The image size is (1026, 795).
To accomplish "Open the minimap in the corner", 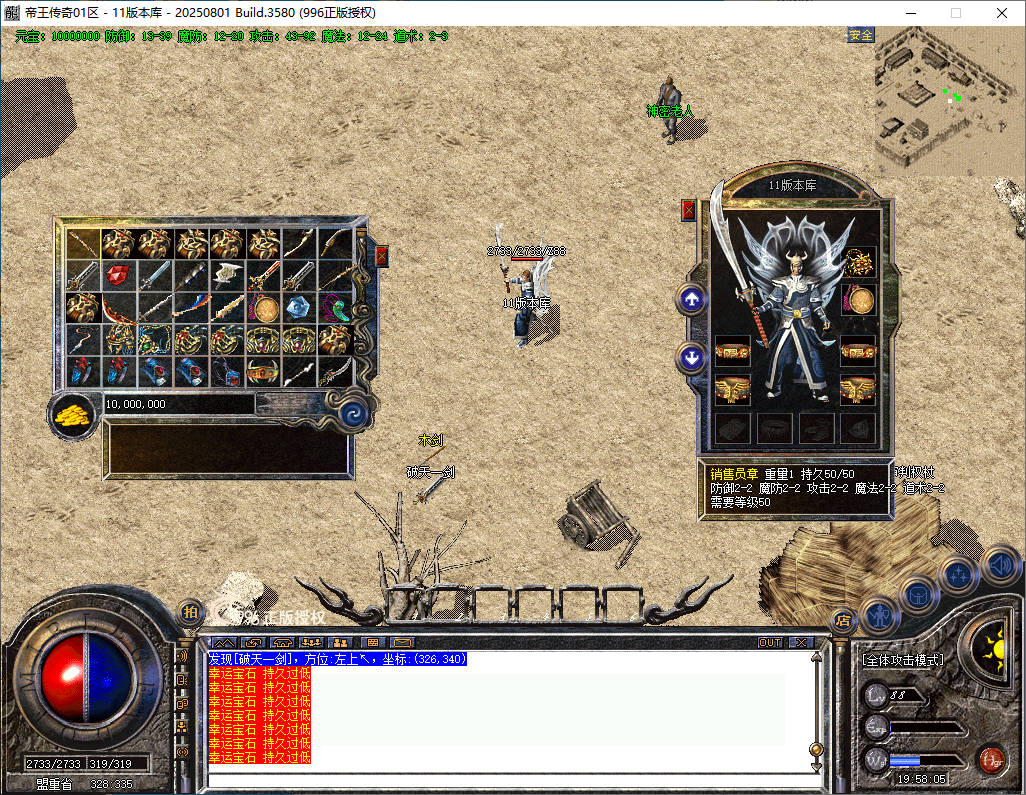I will [x=949, y=102].
